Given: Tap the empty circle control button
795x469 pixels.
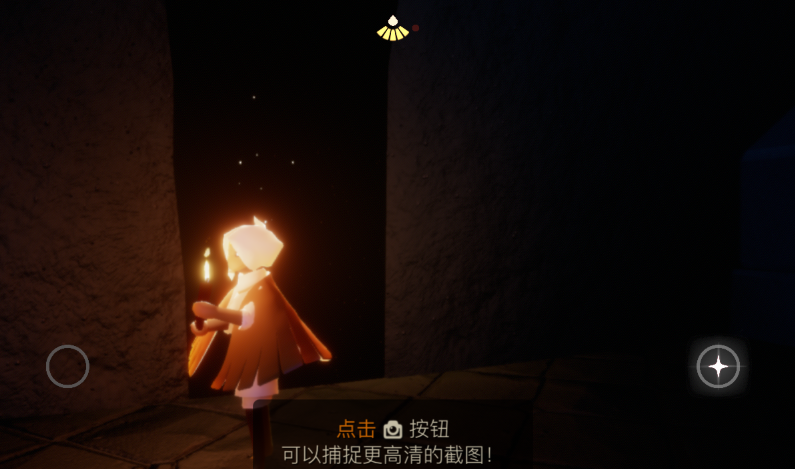Looking at the screenshot, I should tap(68, 366).
